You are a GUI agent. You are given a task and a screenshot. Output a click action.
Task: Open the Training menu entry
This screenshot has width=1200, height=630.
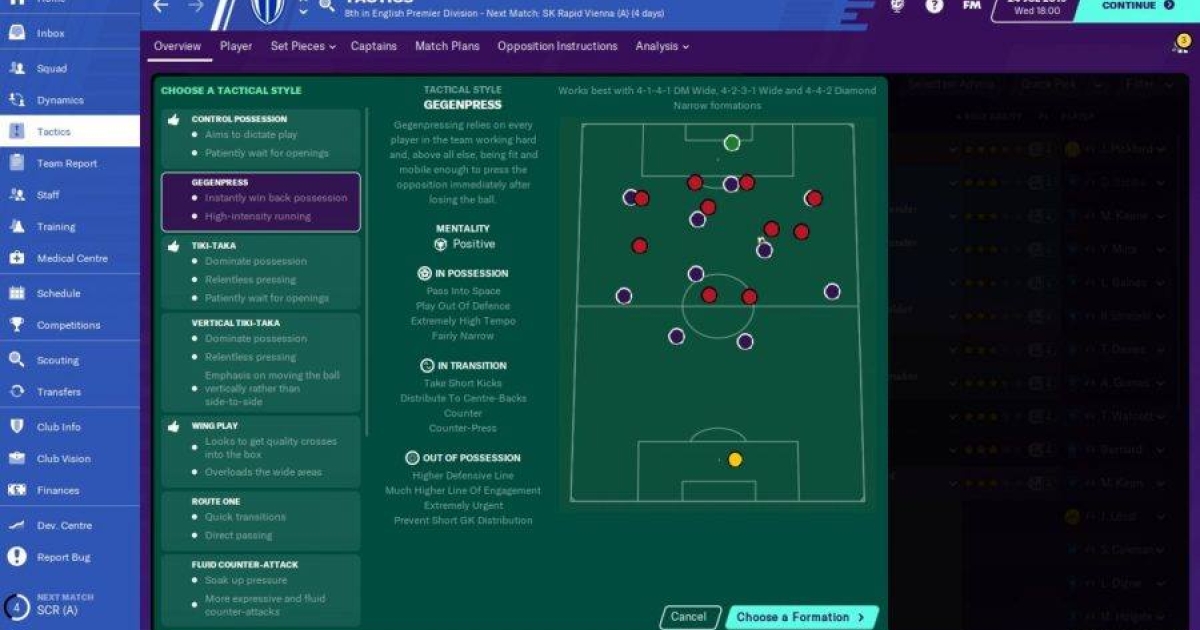[x=56, y=227]
